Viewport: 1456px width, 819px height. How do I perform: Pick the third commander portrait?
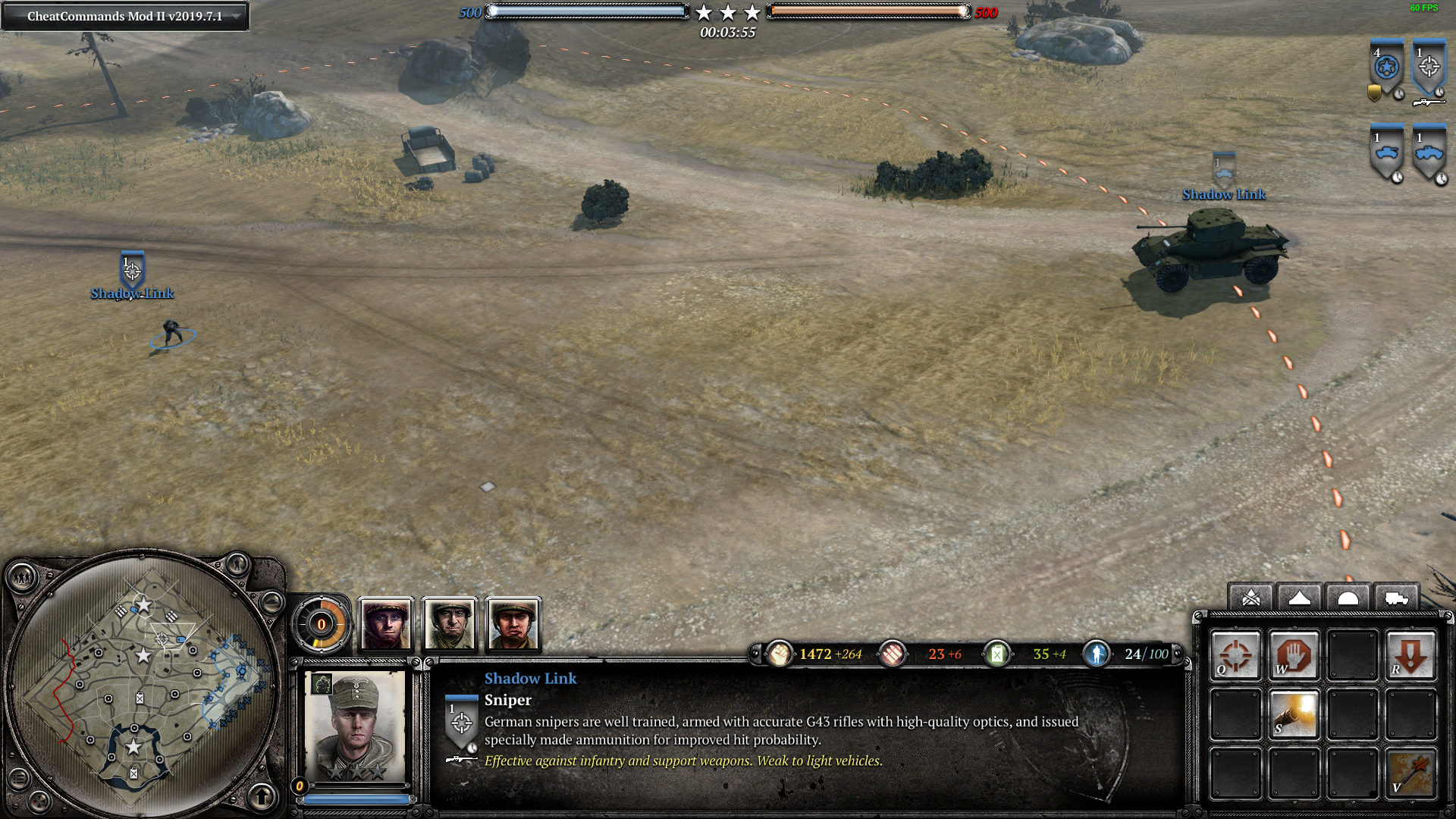[513, 625]
